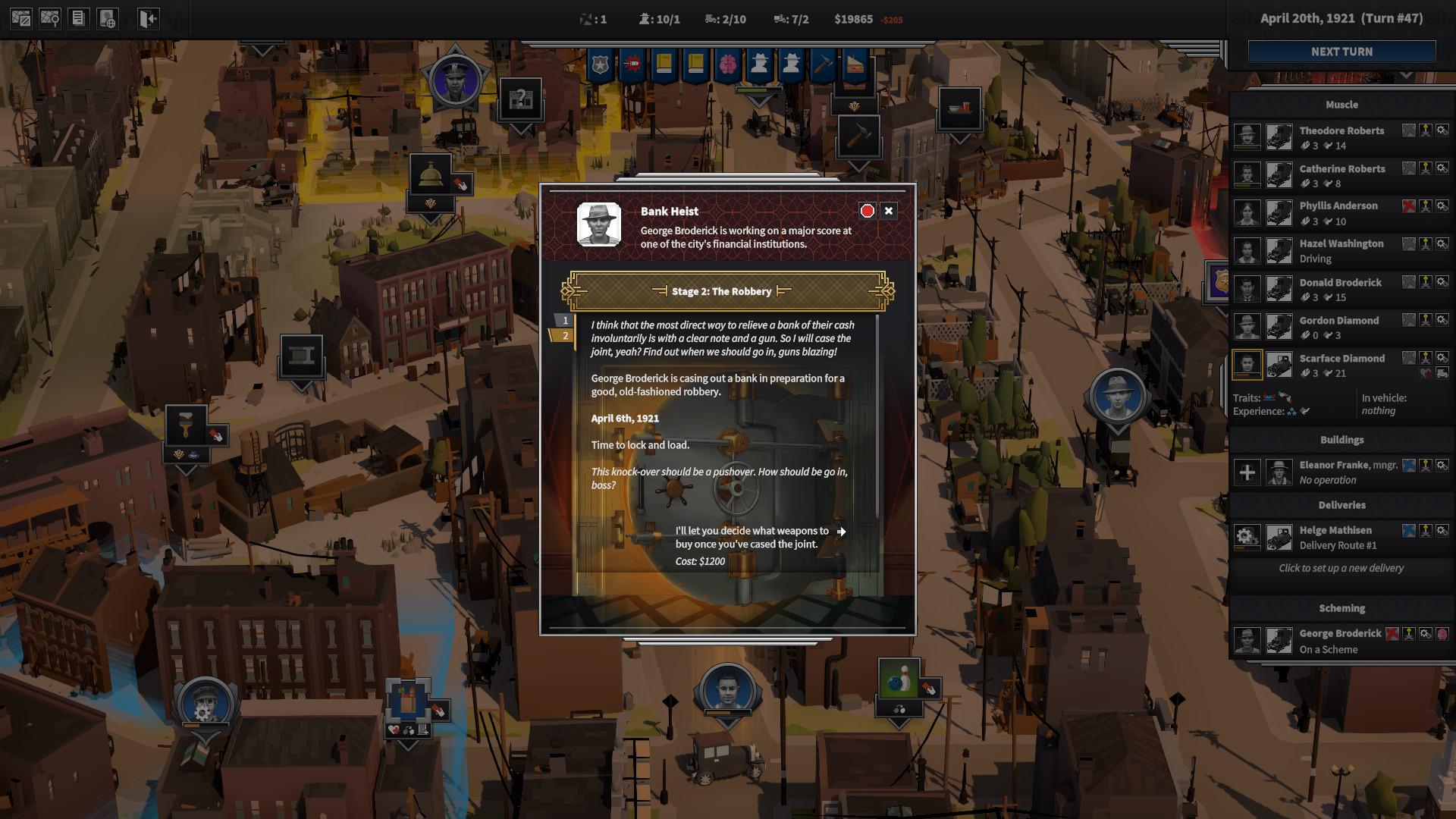This screenshot has height=819, width=1456.
Task: Expand stage 1 of the Bank Heist event
Action: (564, 320)
